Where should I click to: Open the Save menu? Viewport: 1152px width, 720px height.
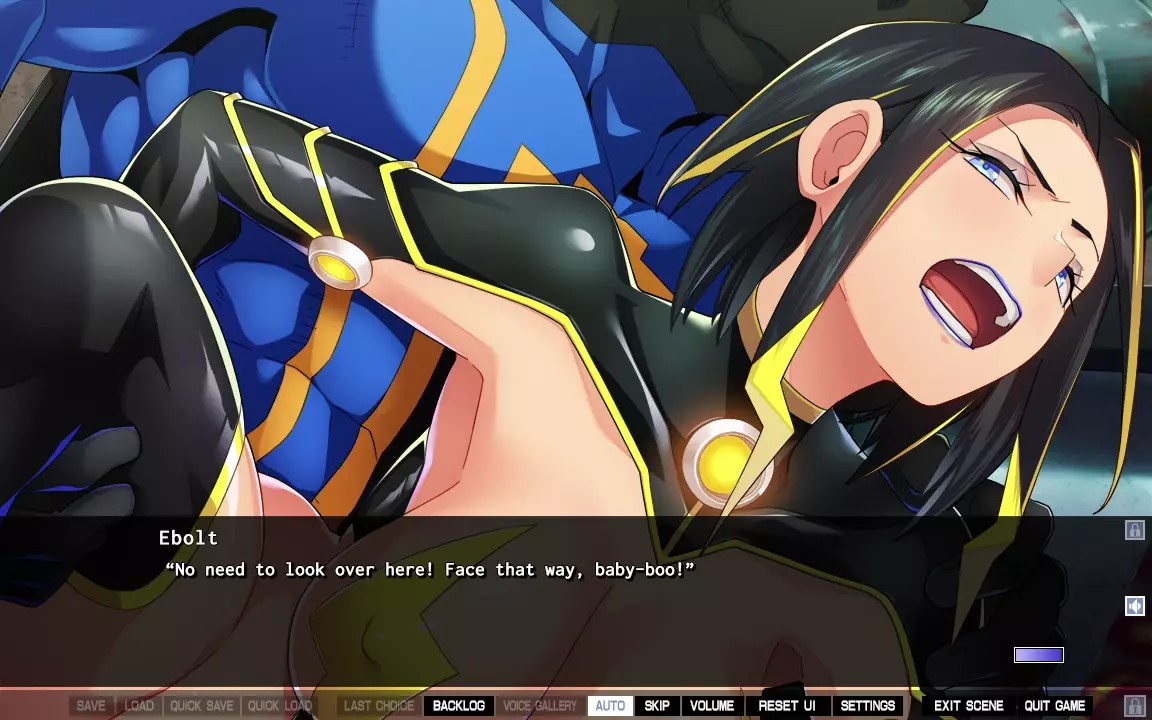[x=91, y=706]
